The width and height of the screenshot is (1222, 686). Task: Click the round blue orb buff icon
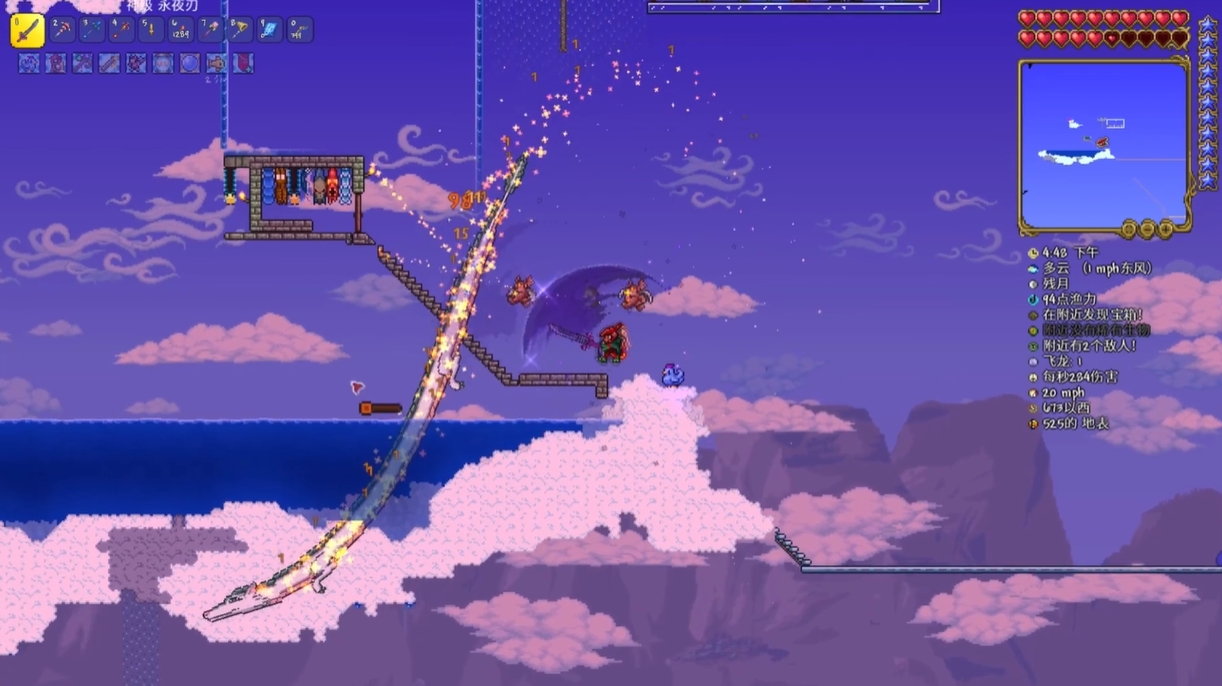click(x=190, y=63)
